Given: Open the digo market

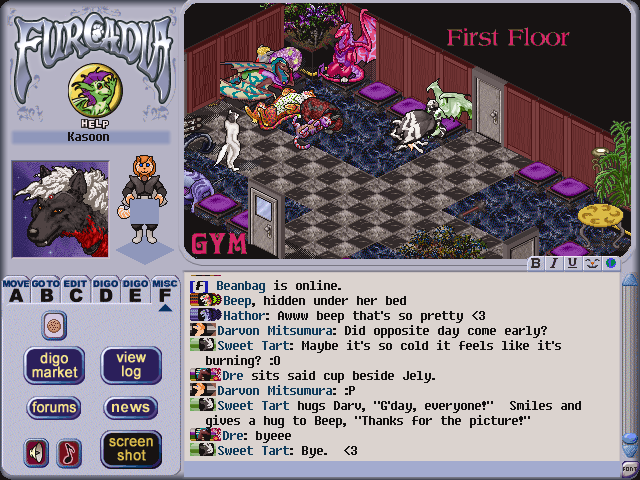Looking at the screenshot, I should coord(54,365).
